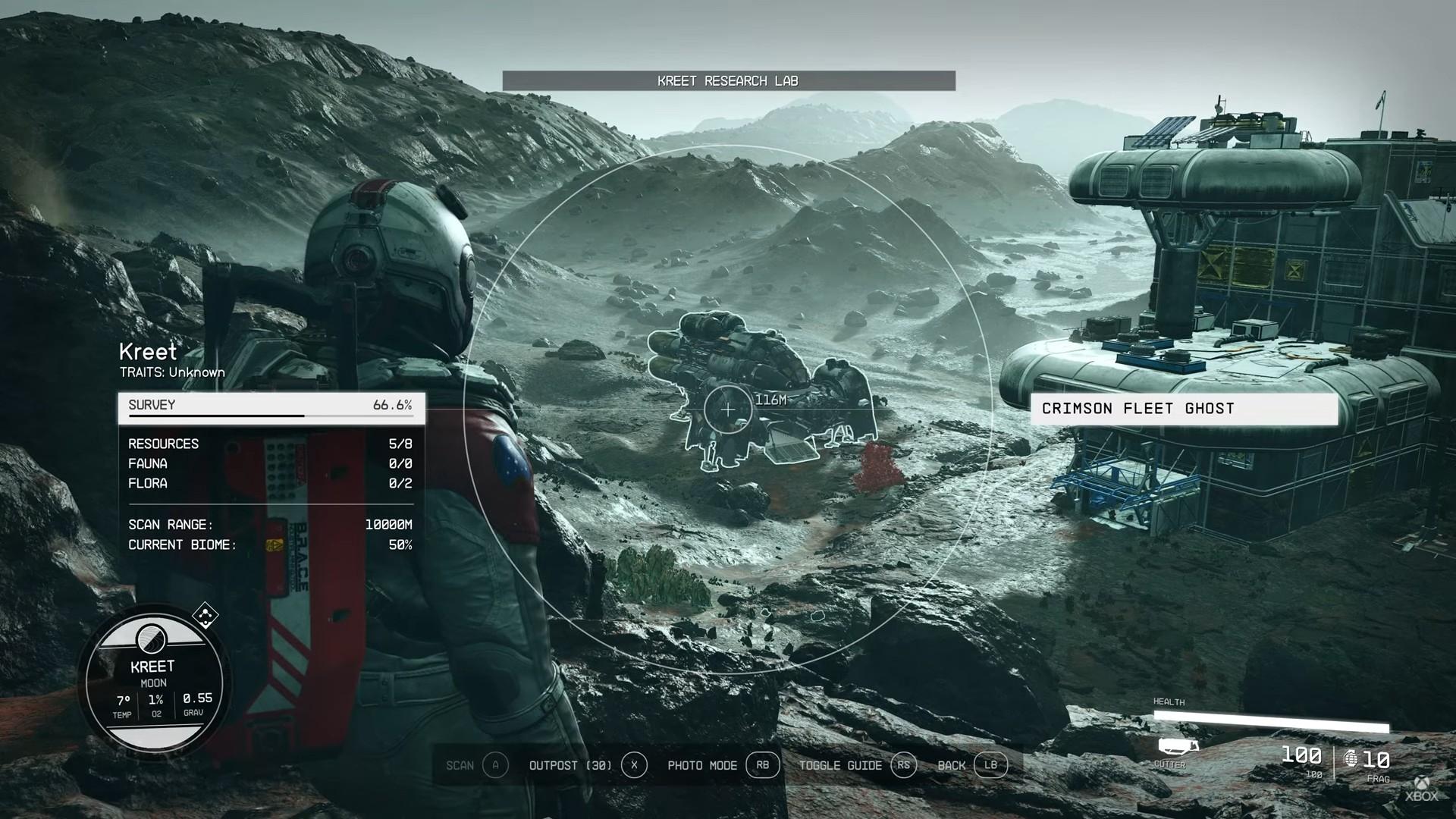Click the RB button icon beside Photo Mode

click(763, 766)
